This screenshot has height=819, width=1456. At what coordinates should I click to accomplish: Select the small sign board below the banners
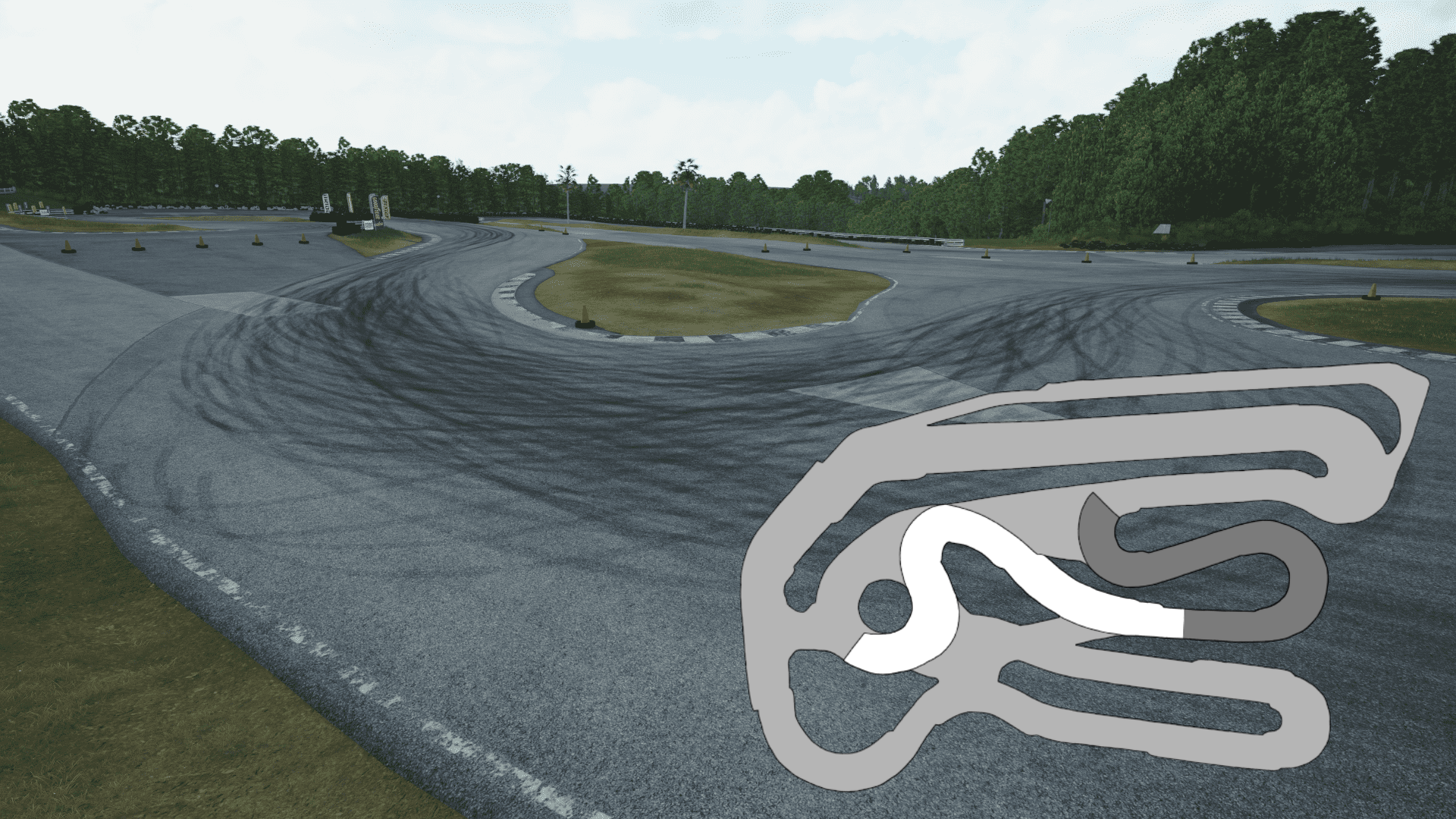tap(369, 225)
